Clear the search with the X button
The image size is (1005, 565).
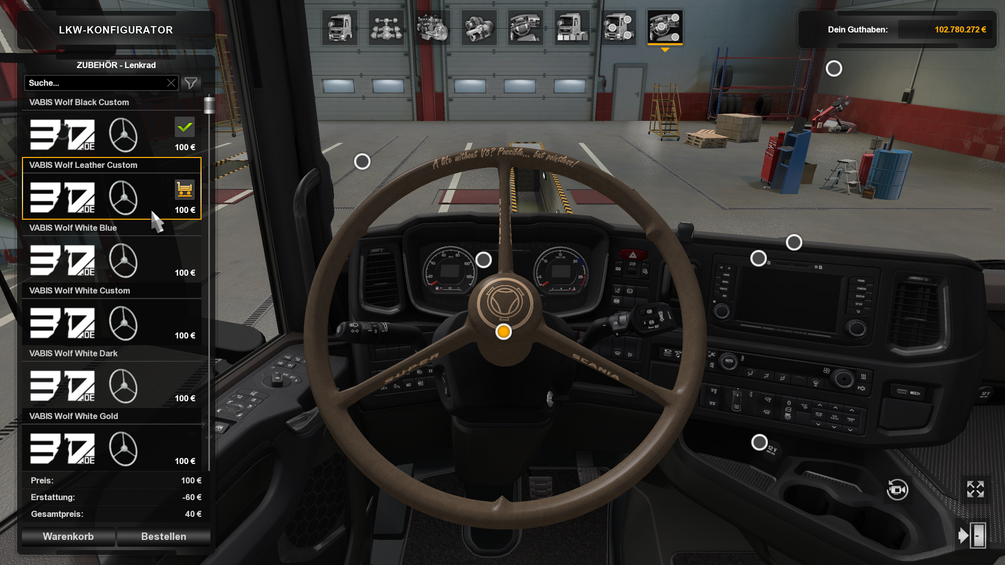coord(171,83)
